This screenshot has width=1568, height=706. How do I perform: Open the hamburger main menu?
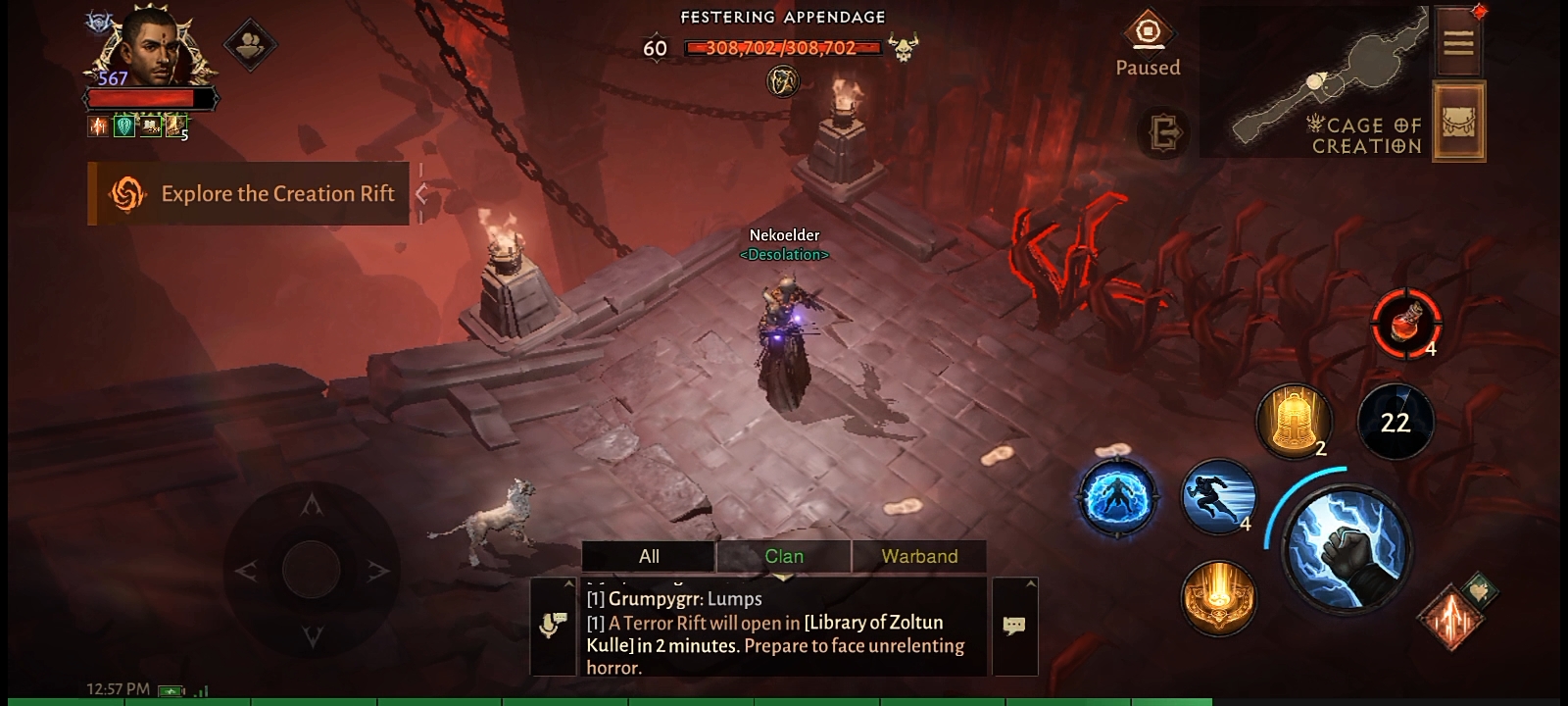point(1458,42)
